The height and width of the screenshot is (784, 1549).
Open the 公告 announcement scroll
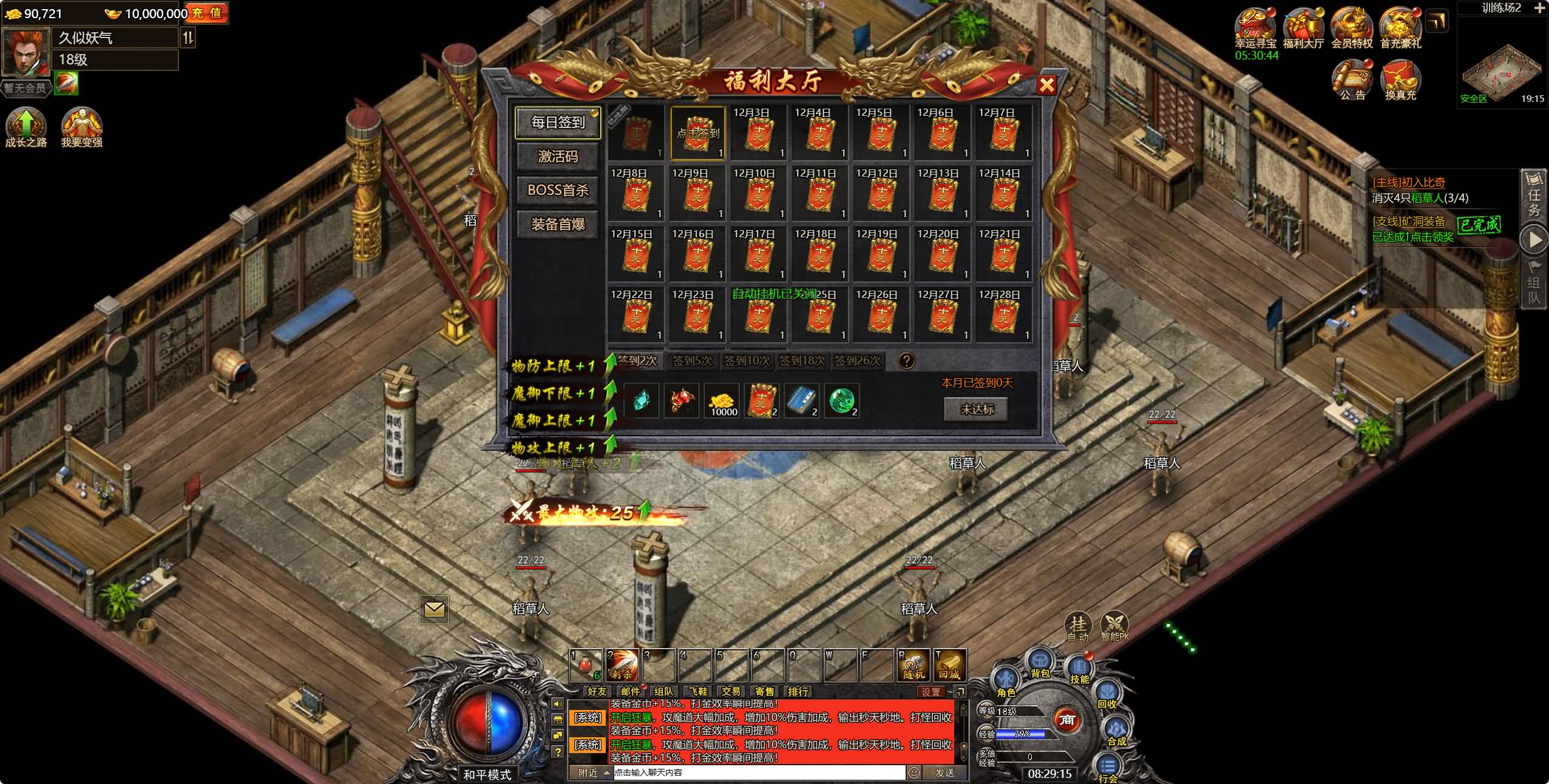[1352, 80]
